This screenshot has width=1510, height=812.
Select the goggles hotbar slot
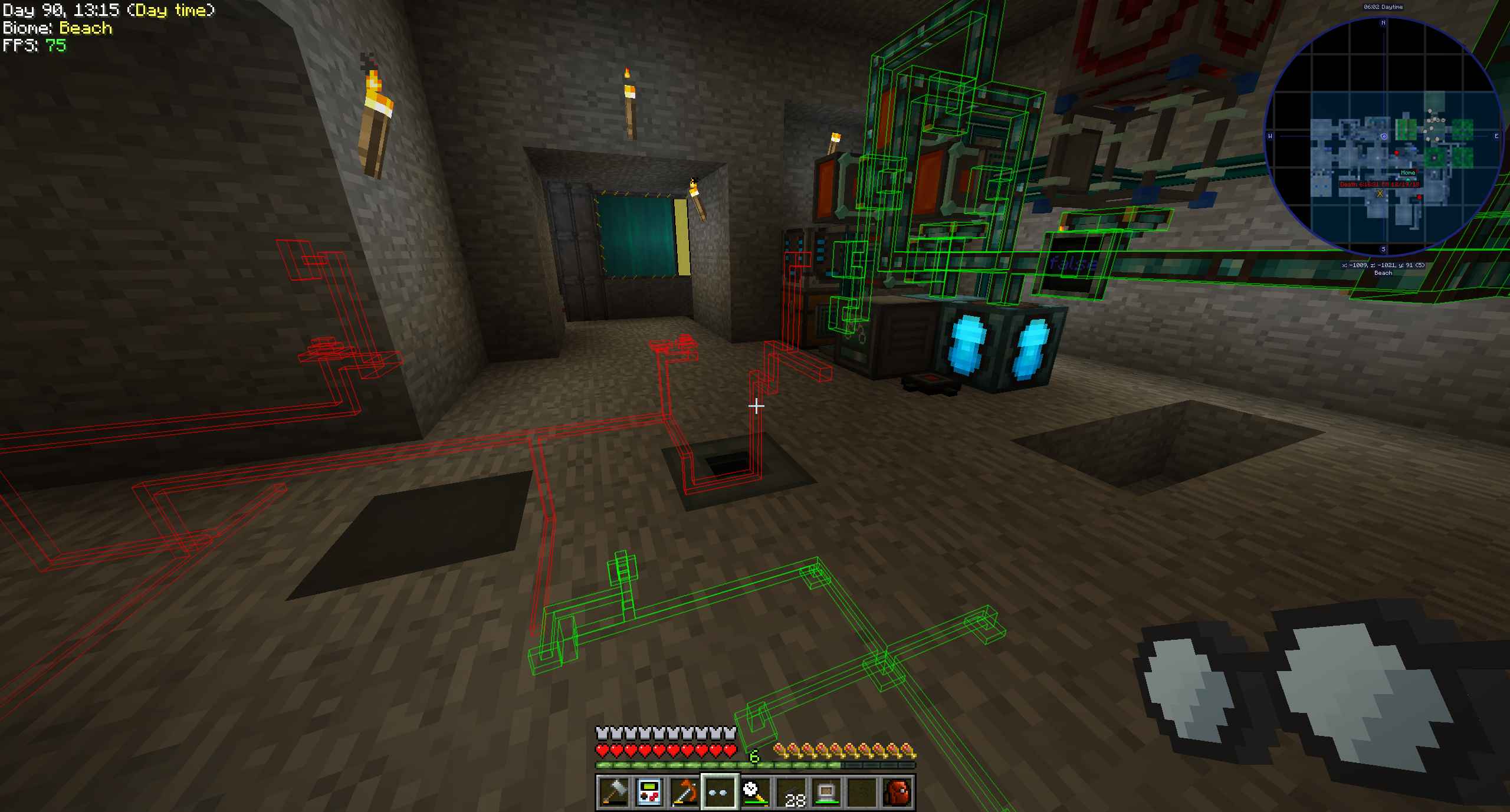720,792
